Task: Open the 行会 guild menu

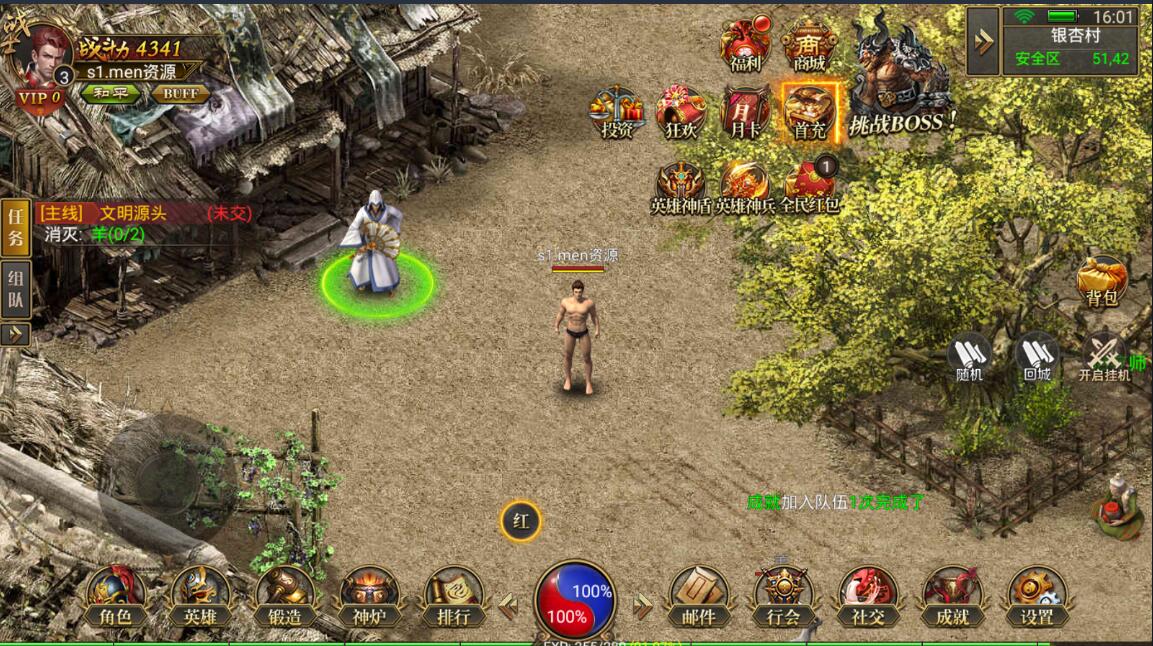Action: click(x=783, y=596)
